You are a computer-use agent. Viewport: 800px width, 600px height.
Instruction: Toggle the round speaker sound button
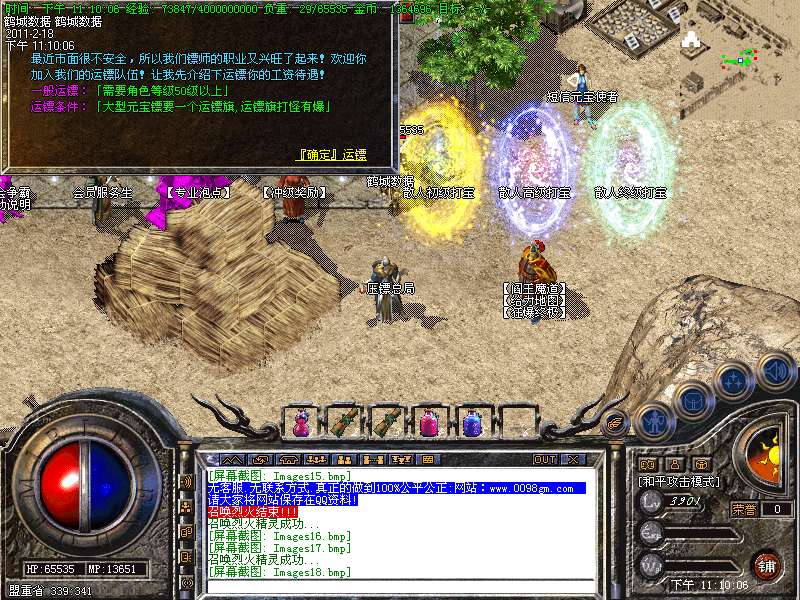click(776, 372)
